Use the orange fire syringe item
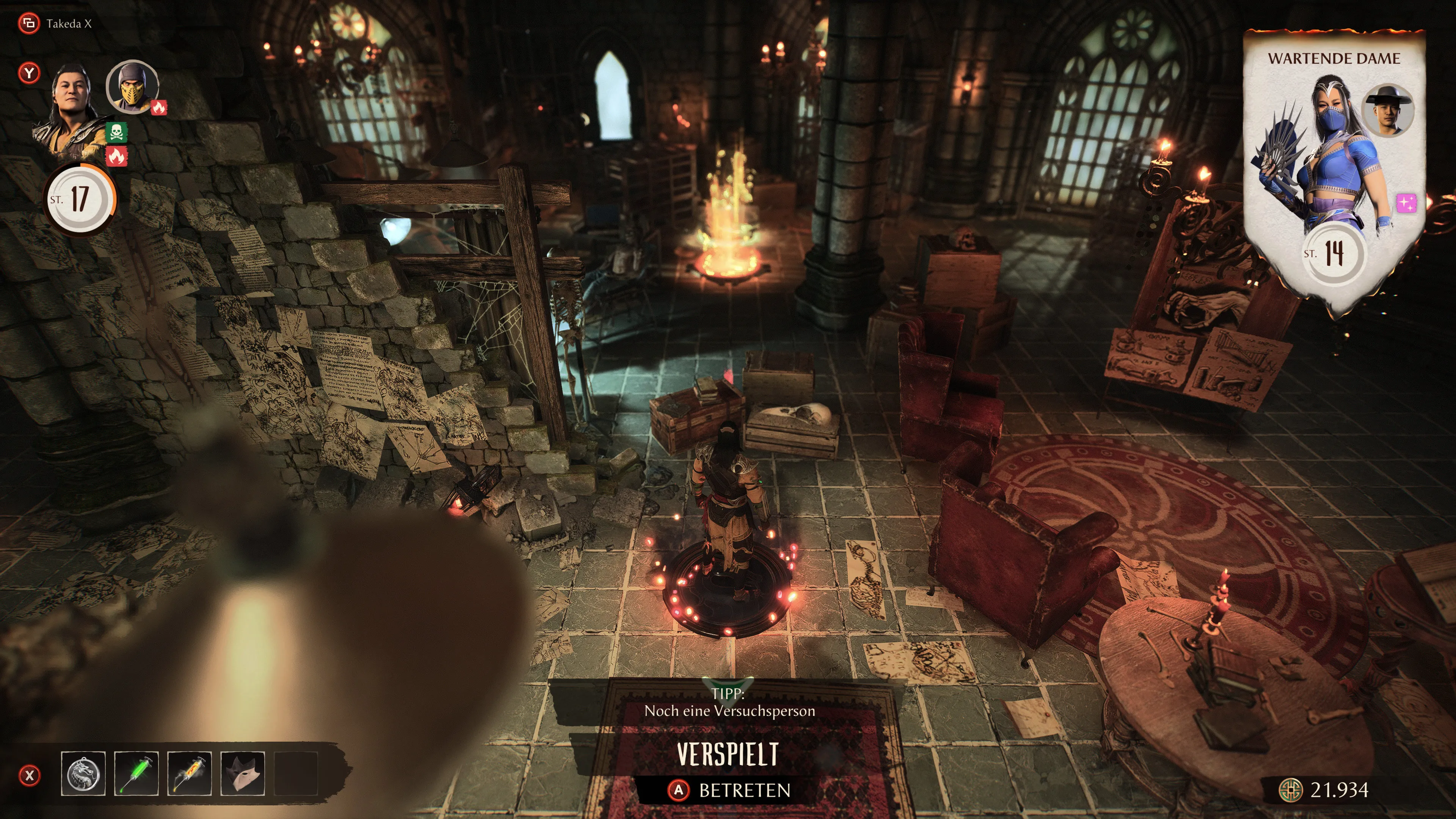1456x819 pixels. coord(189,773)
